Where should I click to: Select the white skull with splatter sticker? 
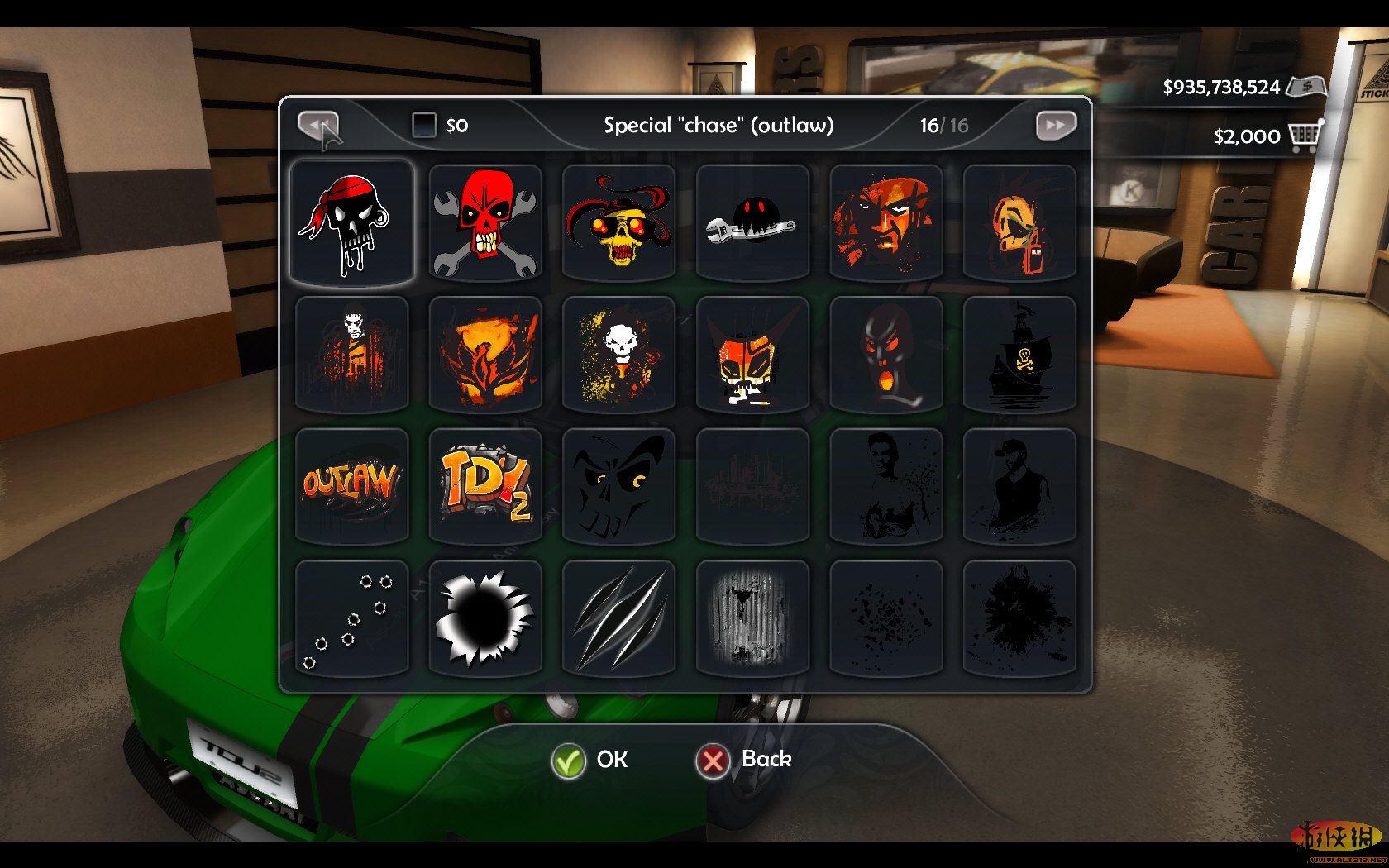pos(618,354)
